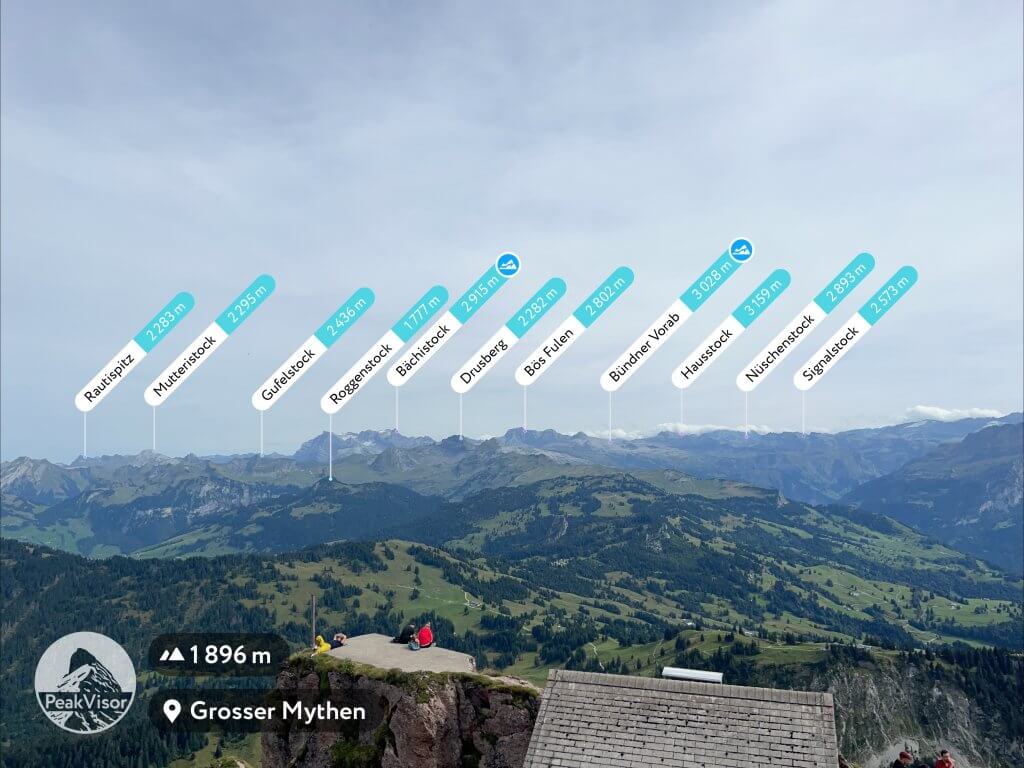The height and width of the screenshot is (768, 1024).
Task: Click the blue icon atop Bündner Vorab label
Action: coord(741,249)
